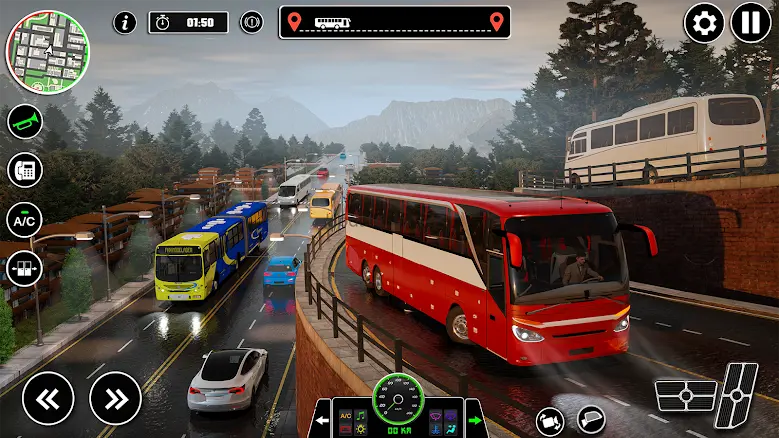The height and width of the screenshot is (438, 779).
Task: Activate the green right turn indicator
Action: click(x=474, y=420)
